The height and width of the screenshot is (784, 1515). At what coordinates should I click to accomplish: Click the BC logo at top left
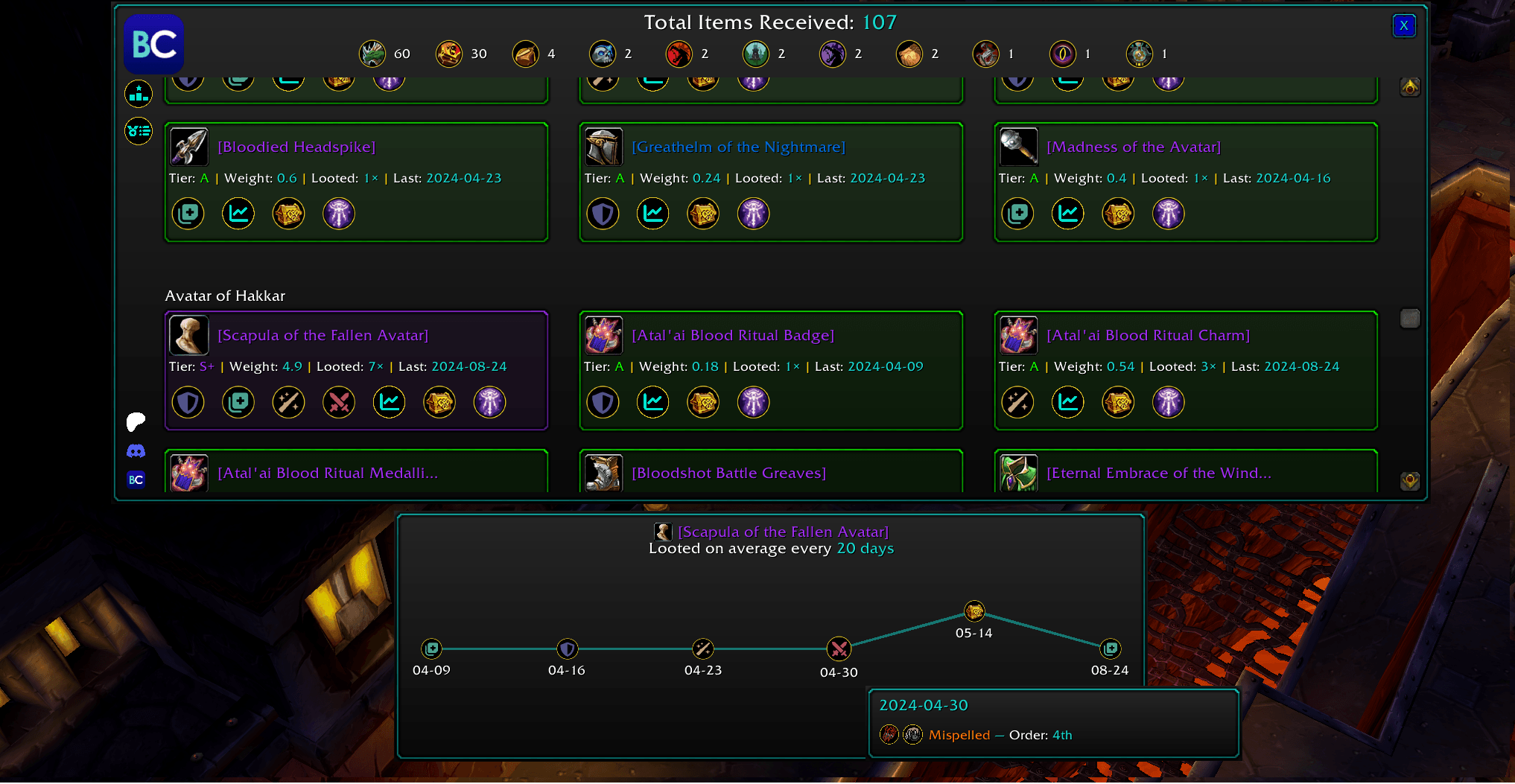pos(153,44)
